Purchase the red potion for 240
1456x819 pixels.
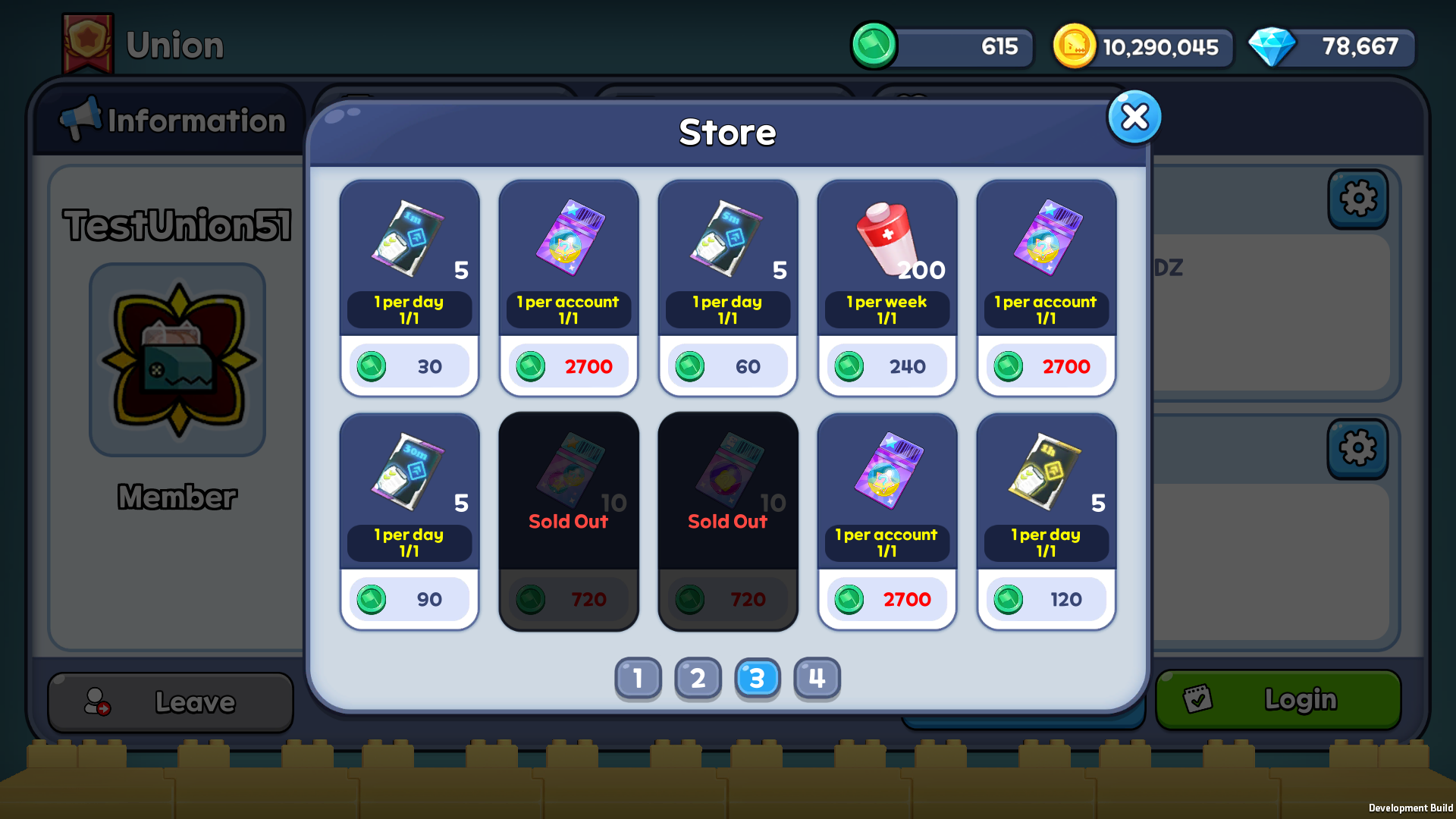tap(887, 366)
